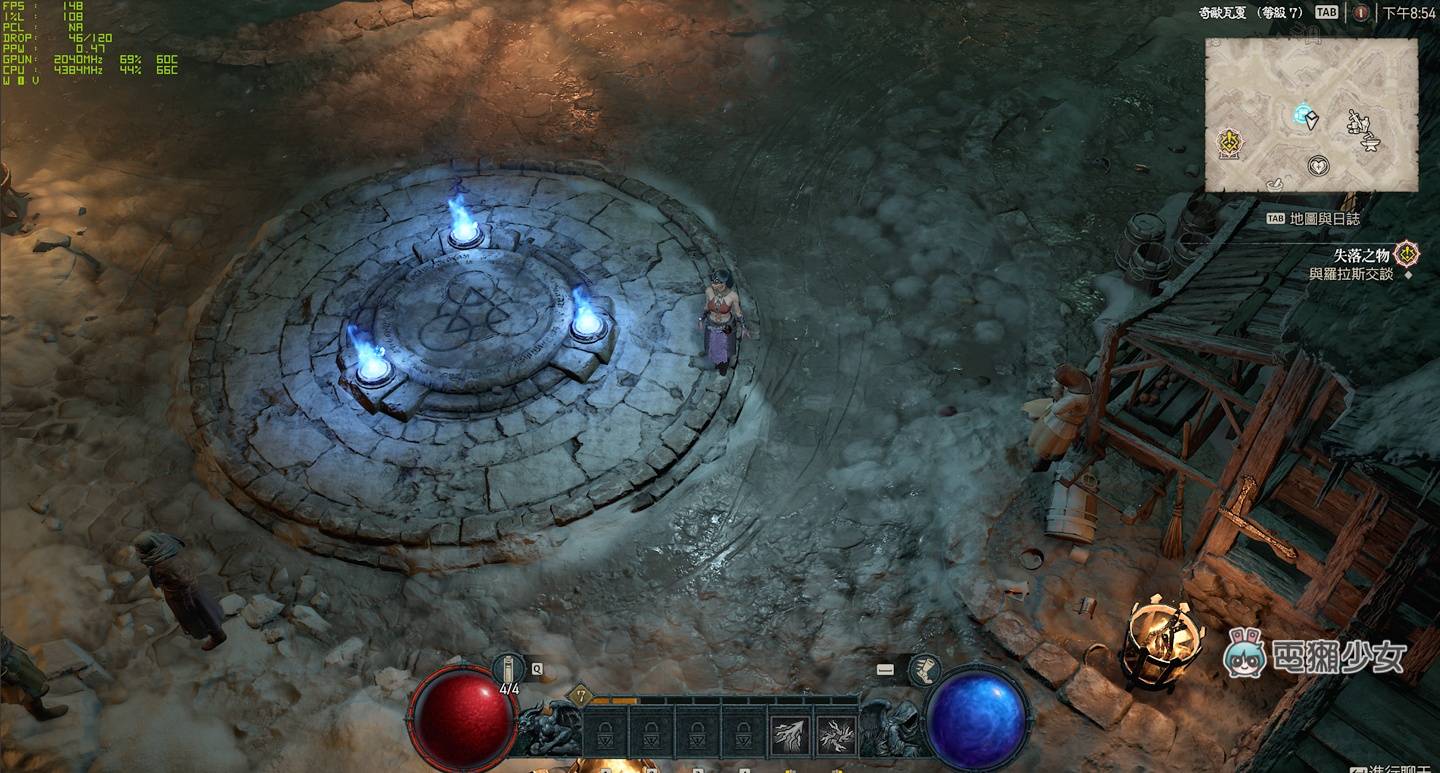Select the alchemist mortar marker on minimap

(x=1274, y=183)
